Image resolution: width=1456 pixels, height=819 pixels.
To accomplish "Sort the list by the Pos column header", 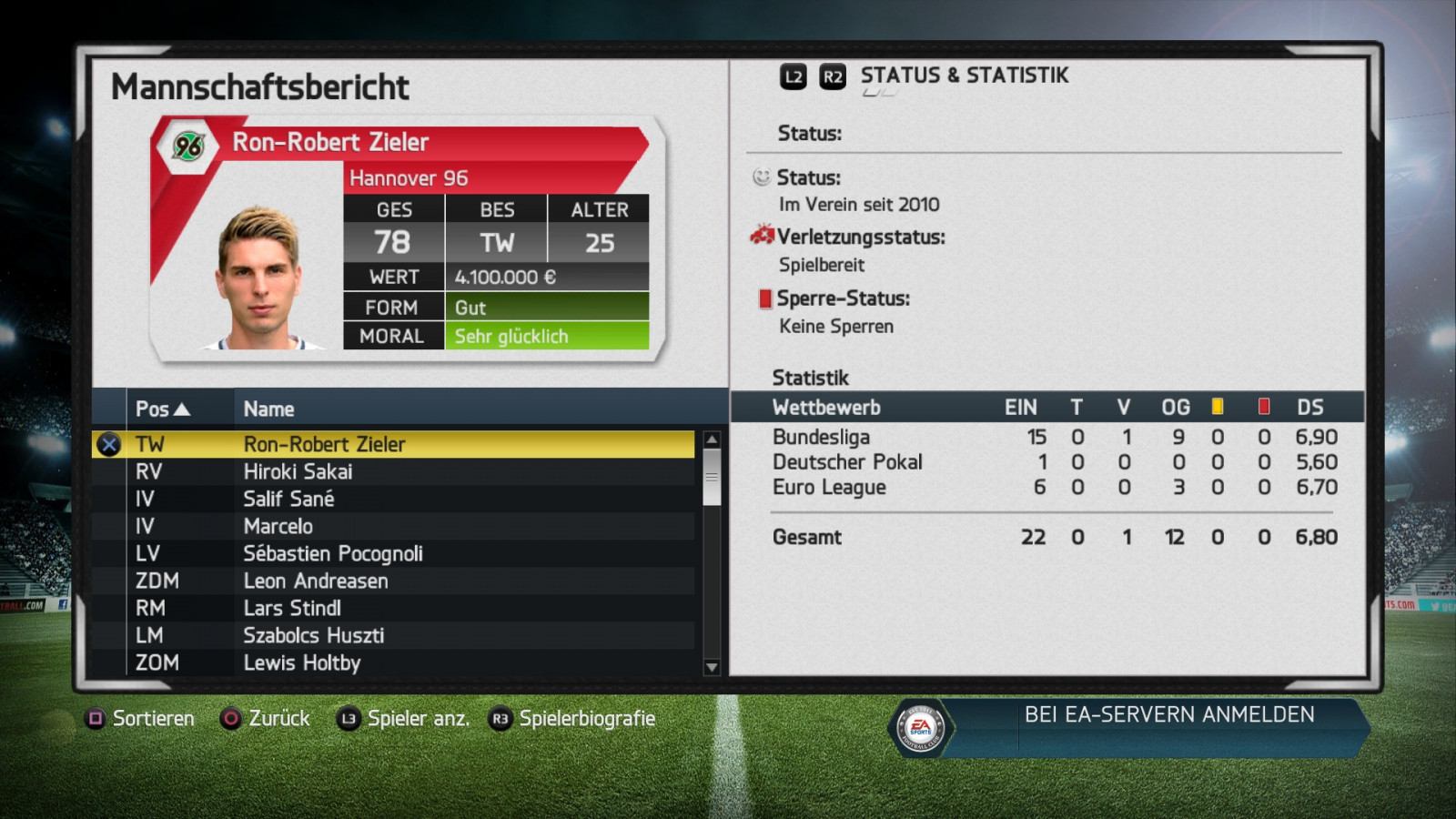I will point(162,409).
